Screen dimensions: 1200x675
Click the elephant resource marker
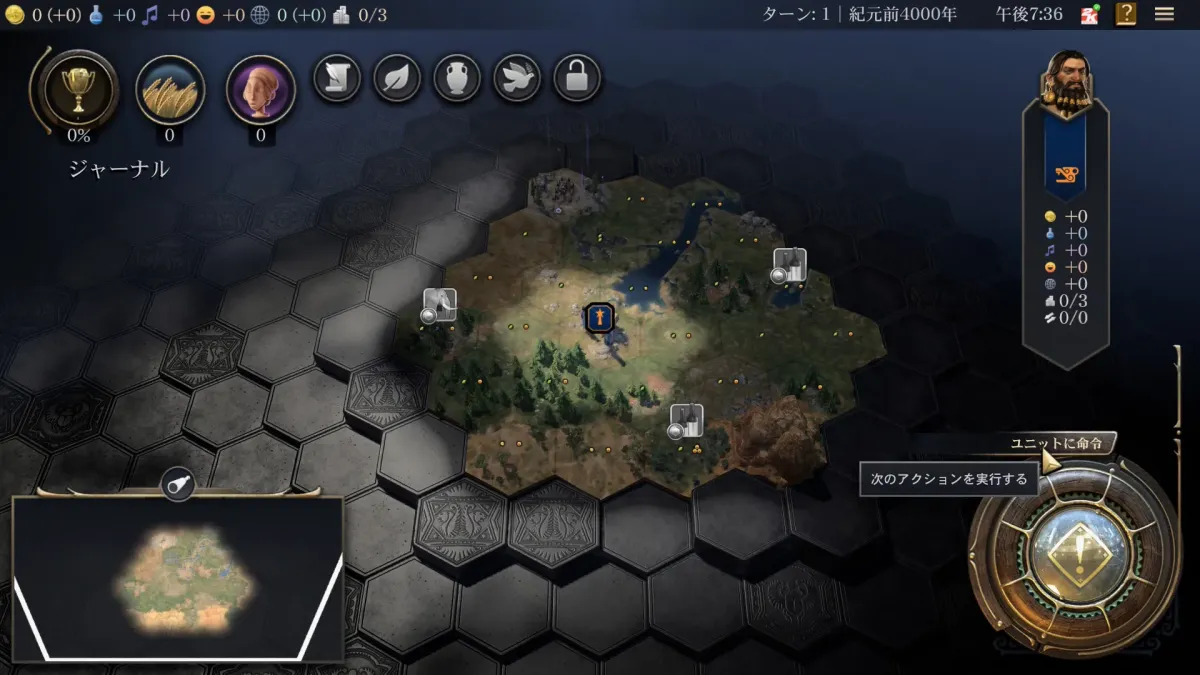click(439, 305)
